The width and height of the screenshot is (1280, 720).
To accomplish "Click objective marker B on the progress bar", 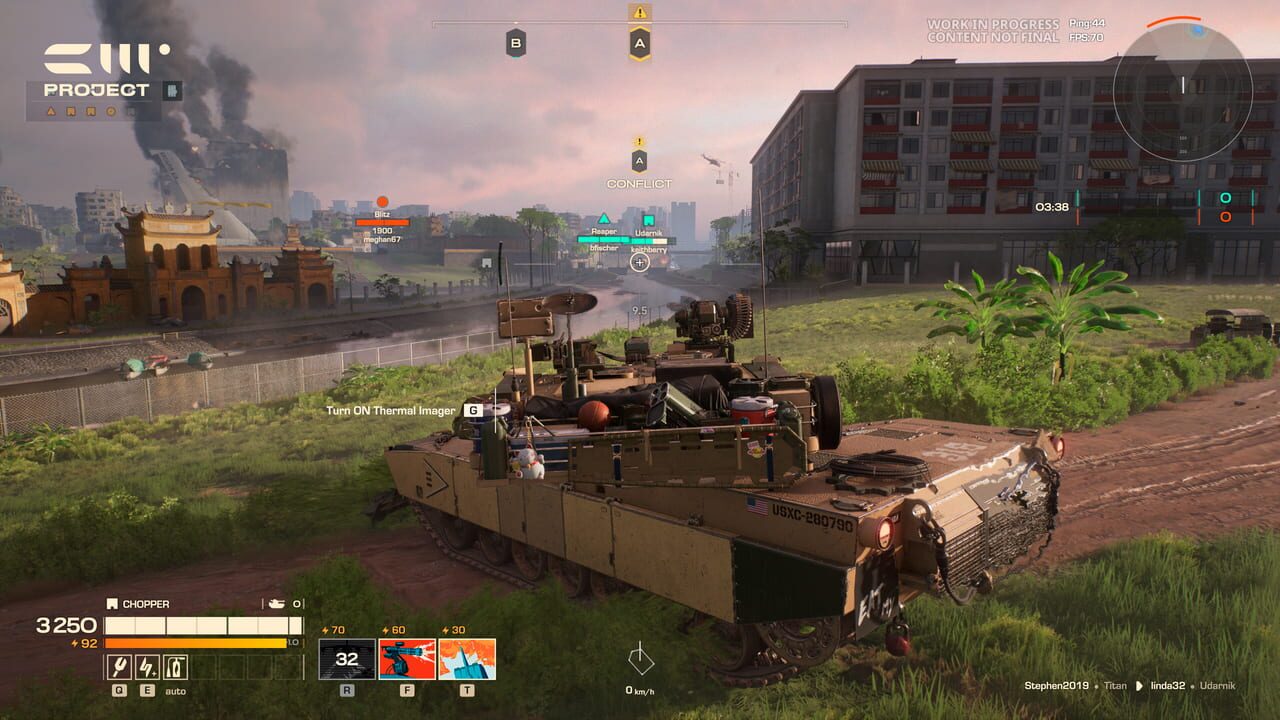I will 516,42.
